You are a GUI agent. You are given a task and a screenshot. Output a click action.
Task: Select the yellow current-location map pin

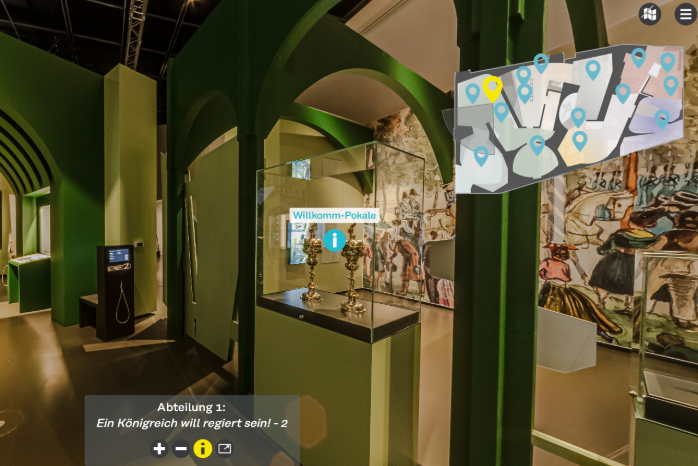pos(492,88)
